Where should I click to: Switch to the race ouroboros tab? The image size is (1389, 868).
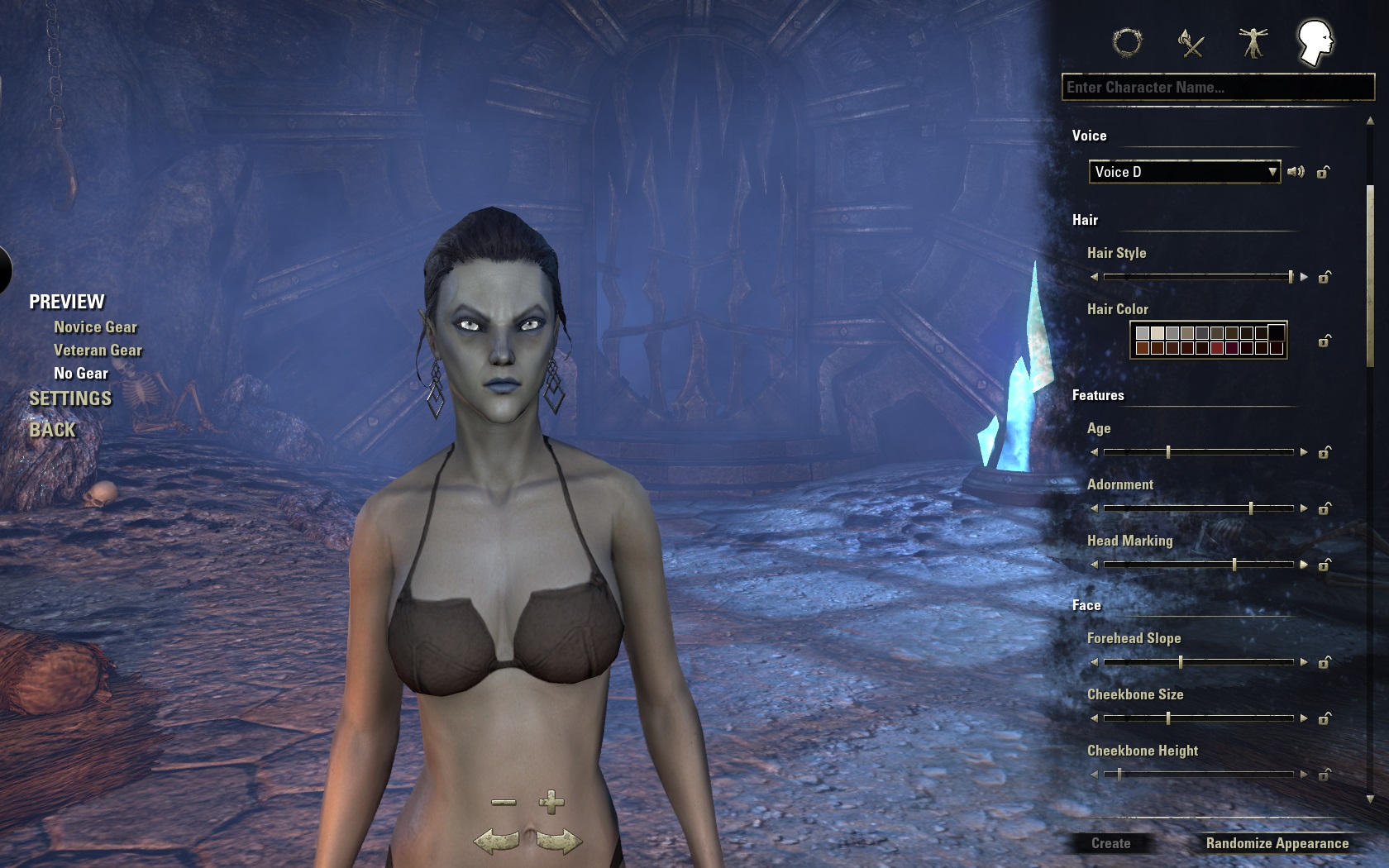click(1127, 42)
